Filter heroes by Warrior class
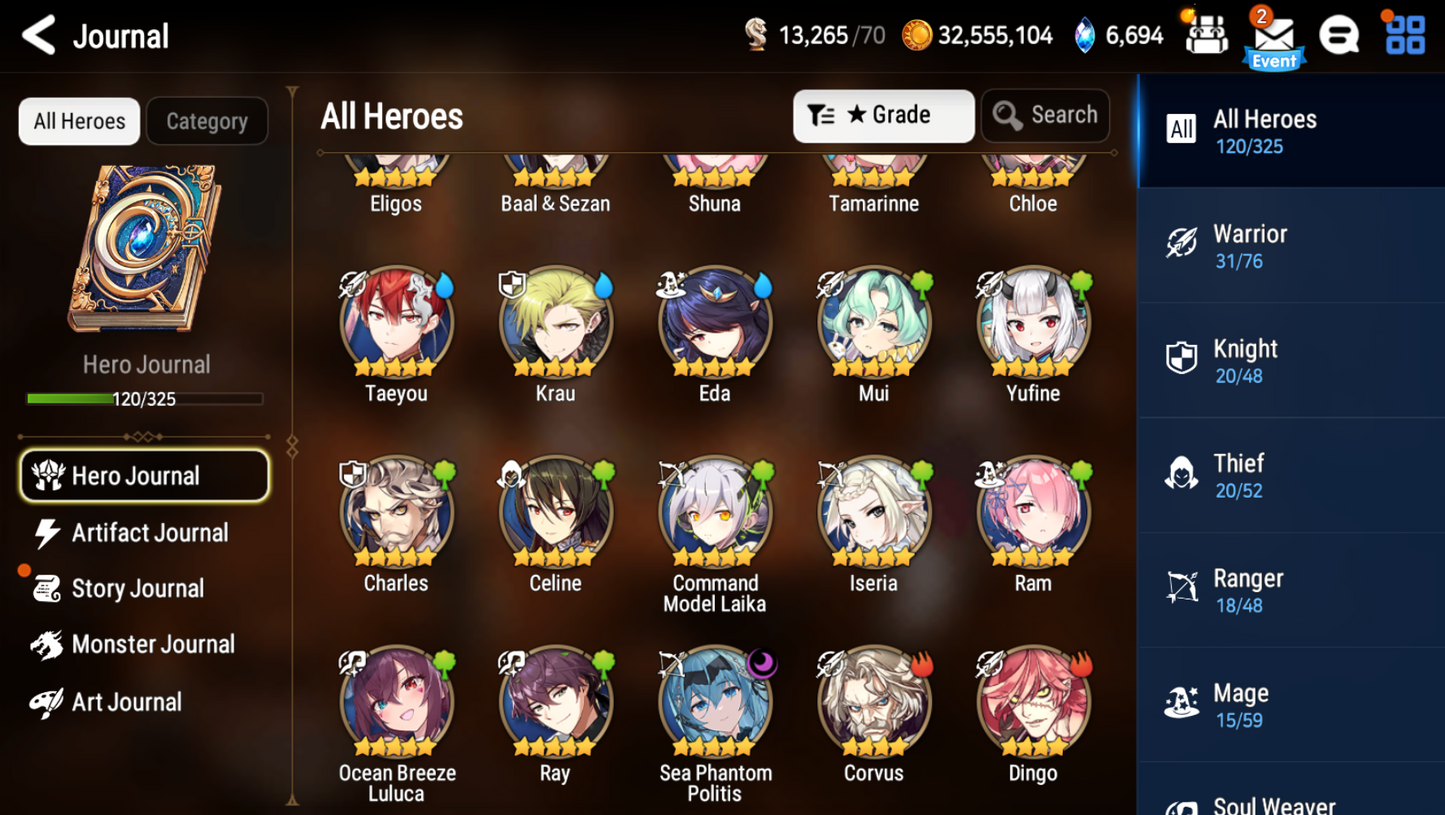The height and width of the screenshot is (815, 1445). (x=1290, y=246)
